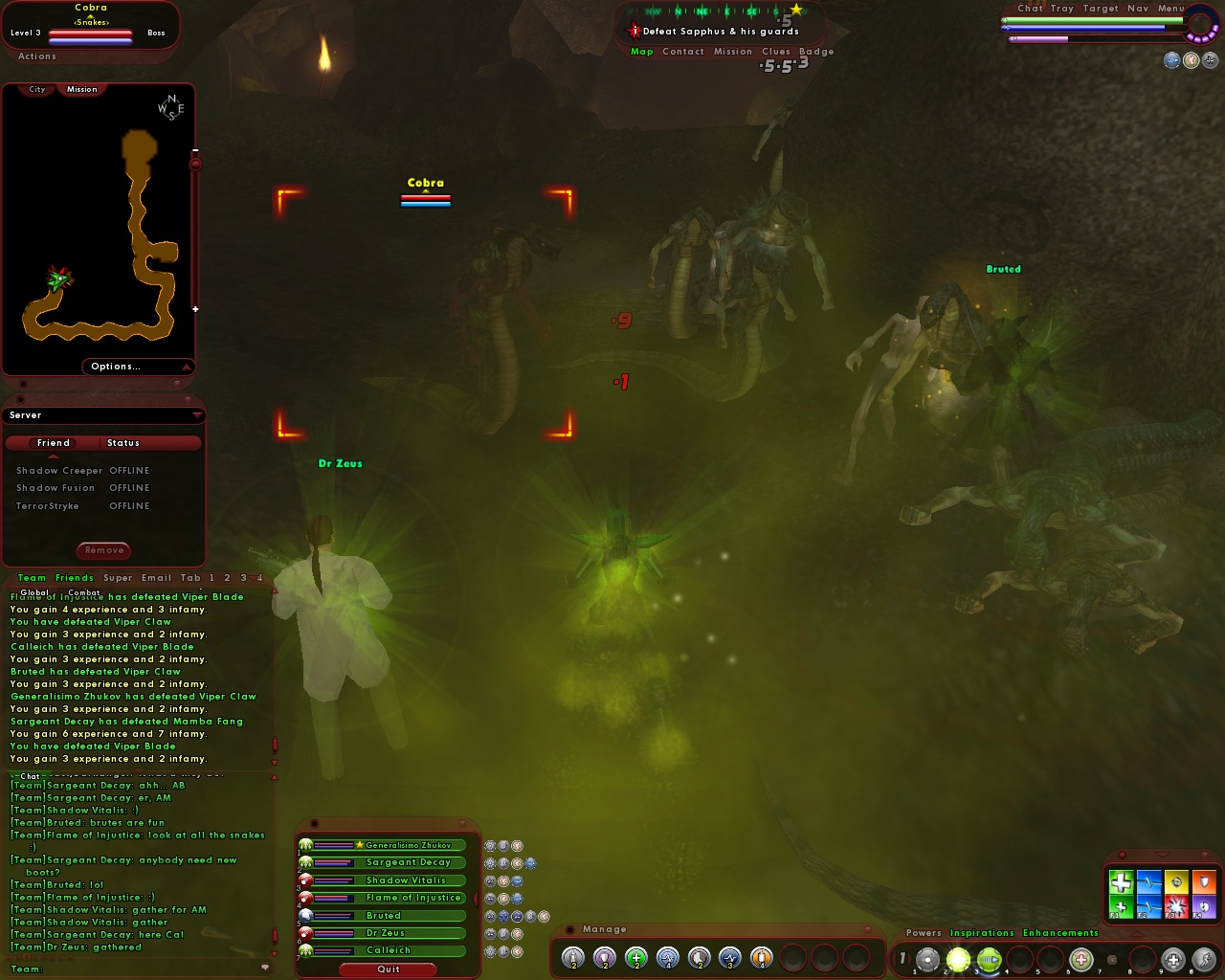Click the minus to zoom out the minimap

click(x=197, y=150)
